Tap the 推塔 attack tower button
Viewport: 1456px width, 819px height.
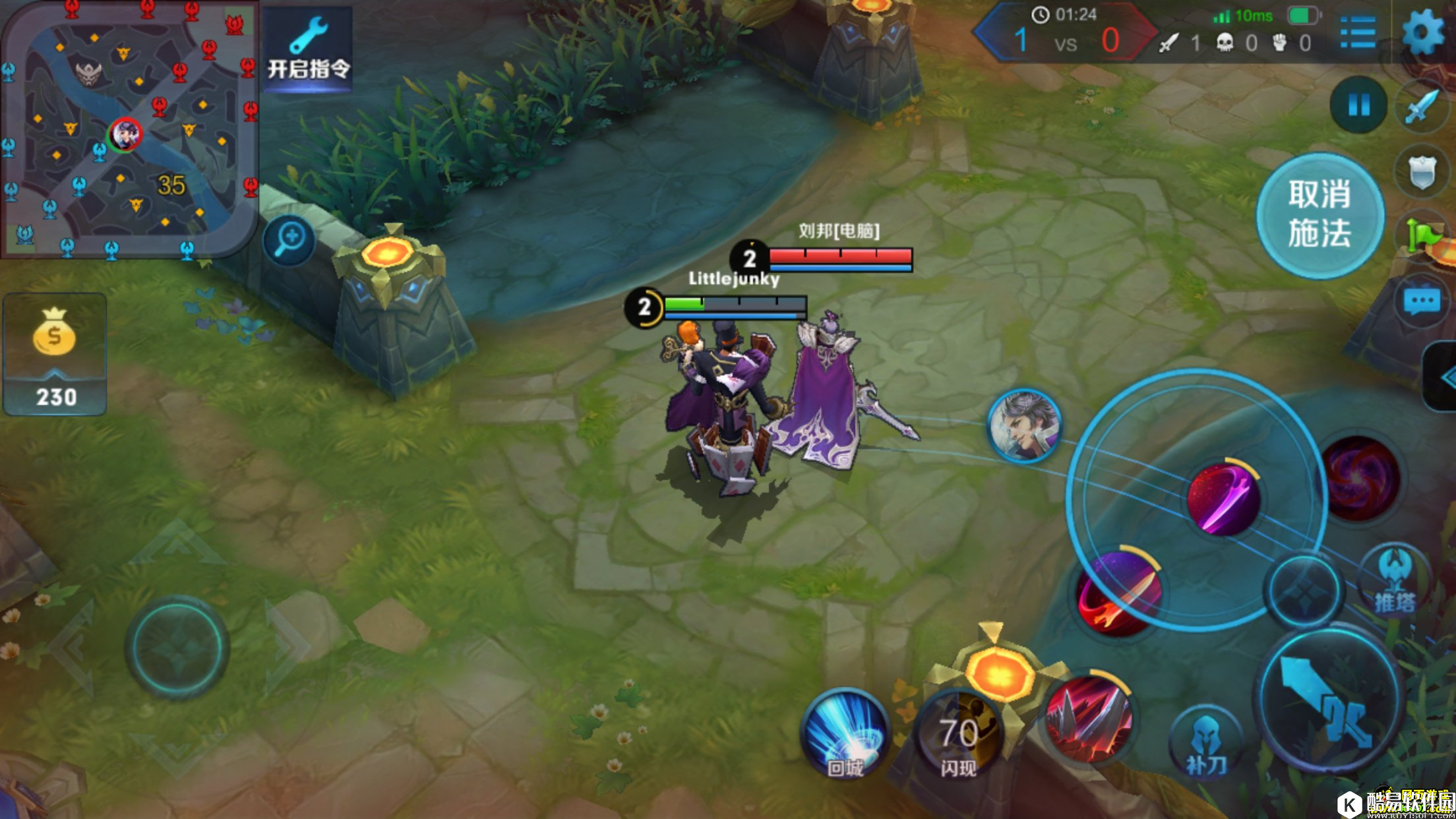[x=1394, y=580]
